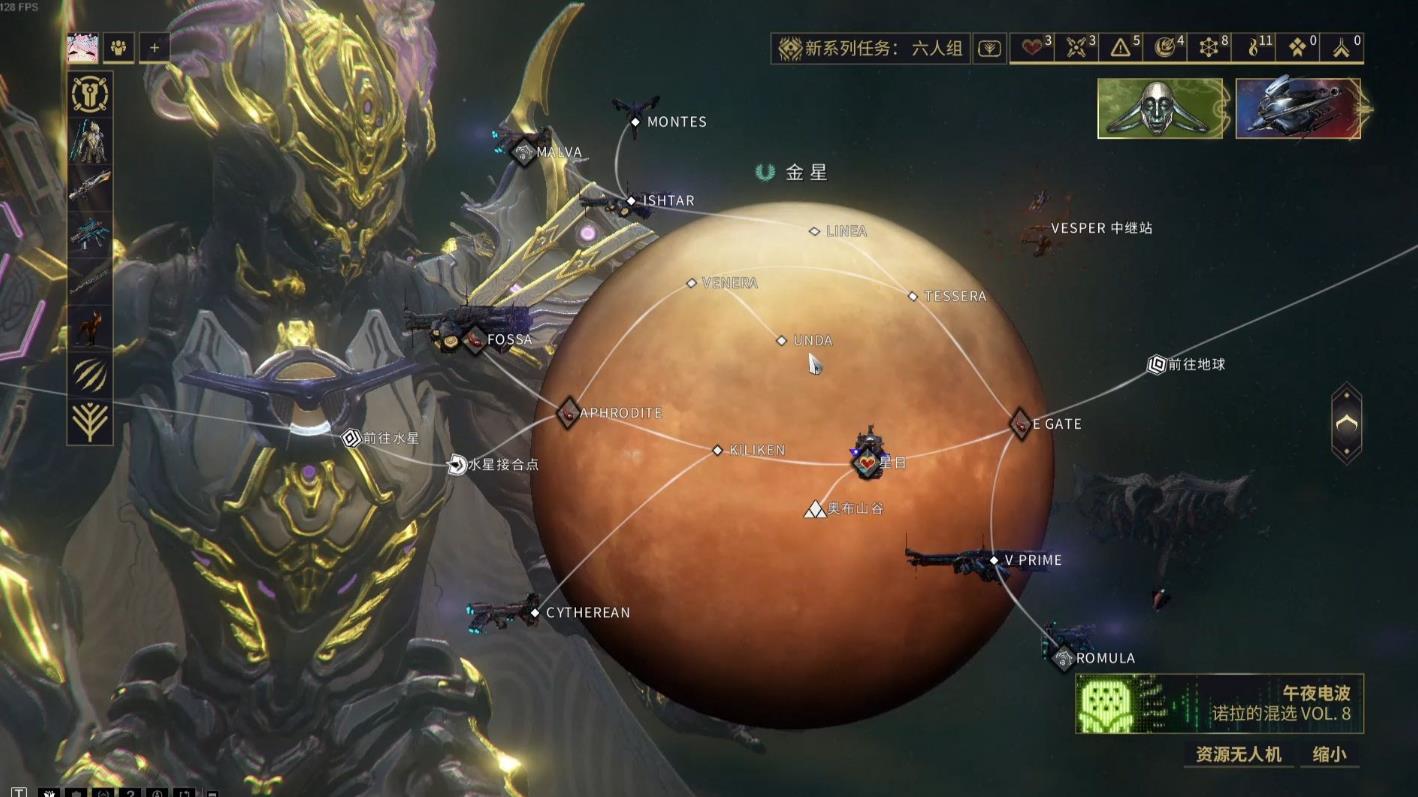Travel to Earth via the 前往地球 node
The image size is (1418, 797).
click(1155, 365)
